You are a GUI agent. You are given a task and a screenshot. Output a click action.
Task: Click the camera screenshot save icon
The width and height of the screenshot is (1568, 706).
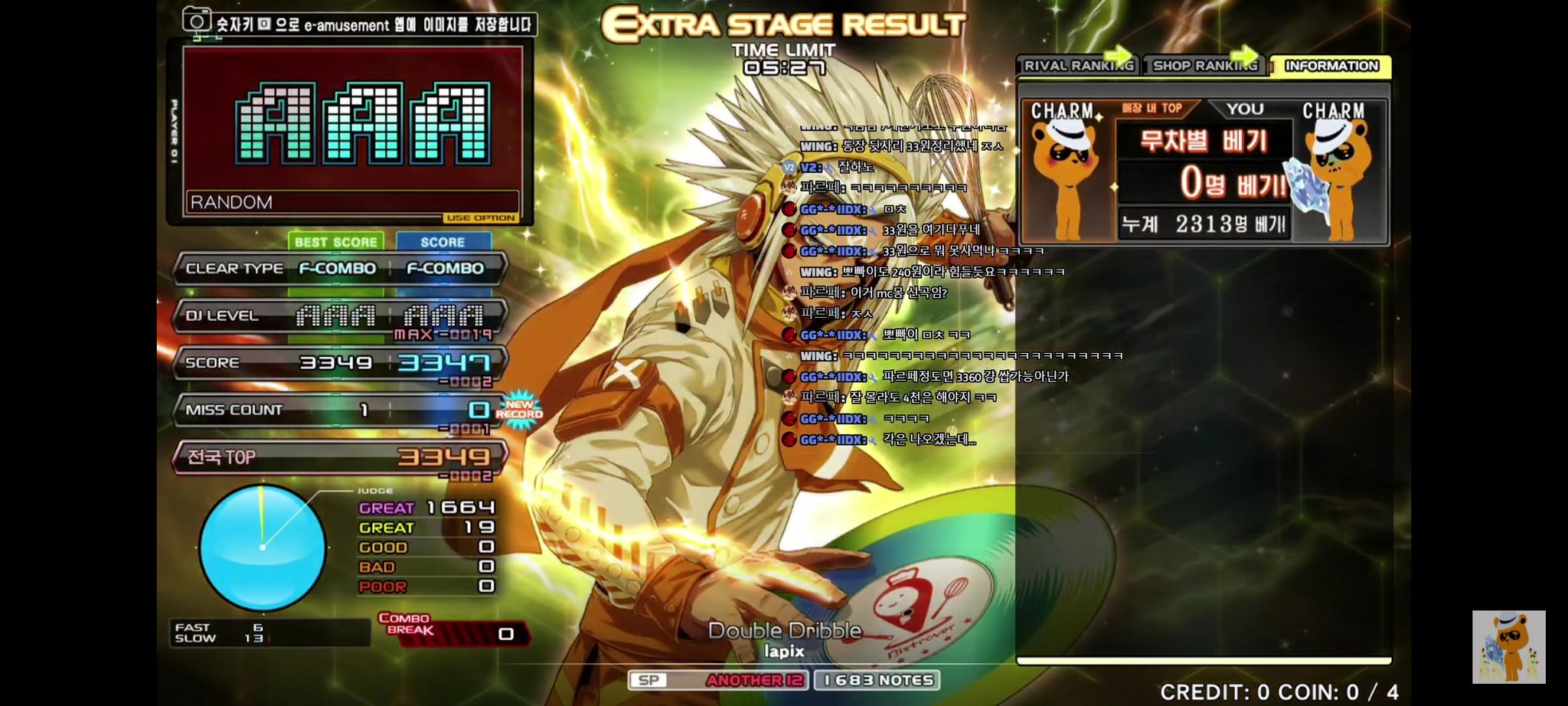point(196,21)
